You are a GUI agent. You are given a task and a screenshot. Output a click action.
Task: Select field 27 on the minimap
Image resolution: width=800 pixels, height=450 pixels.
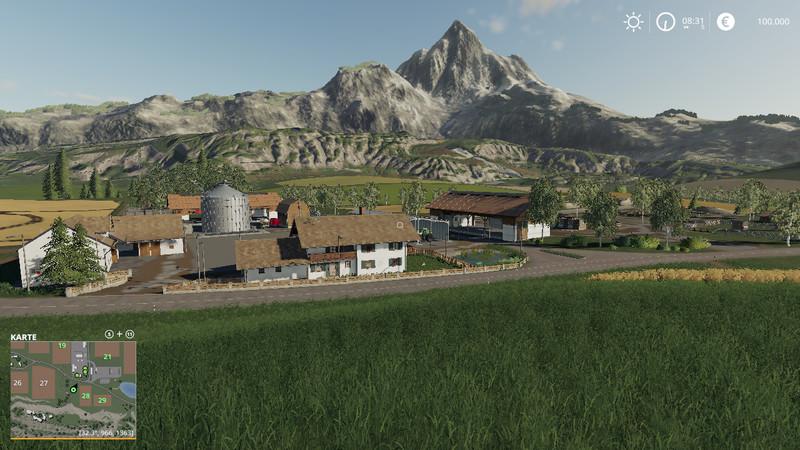(x=43, y=383)
